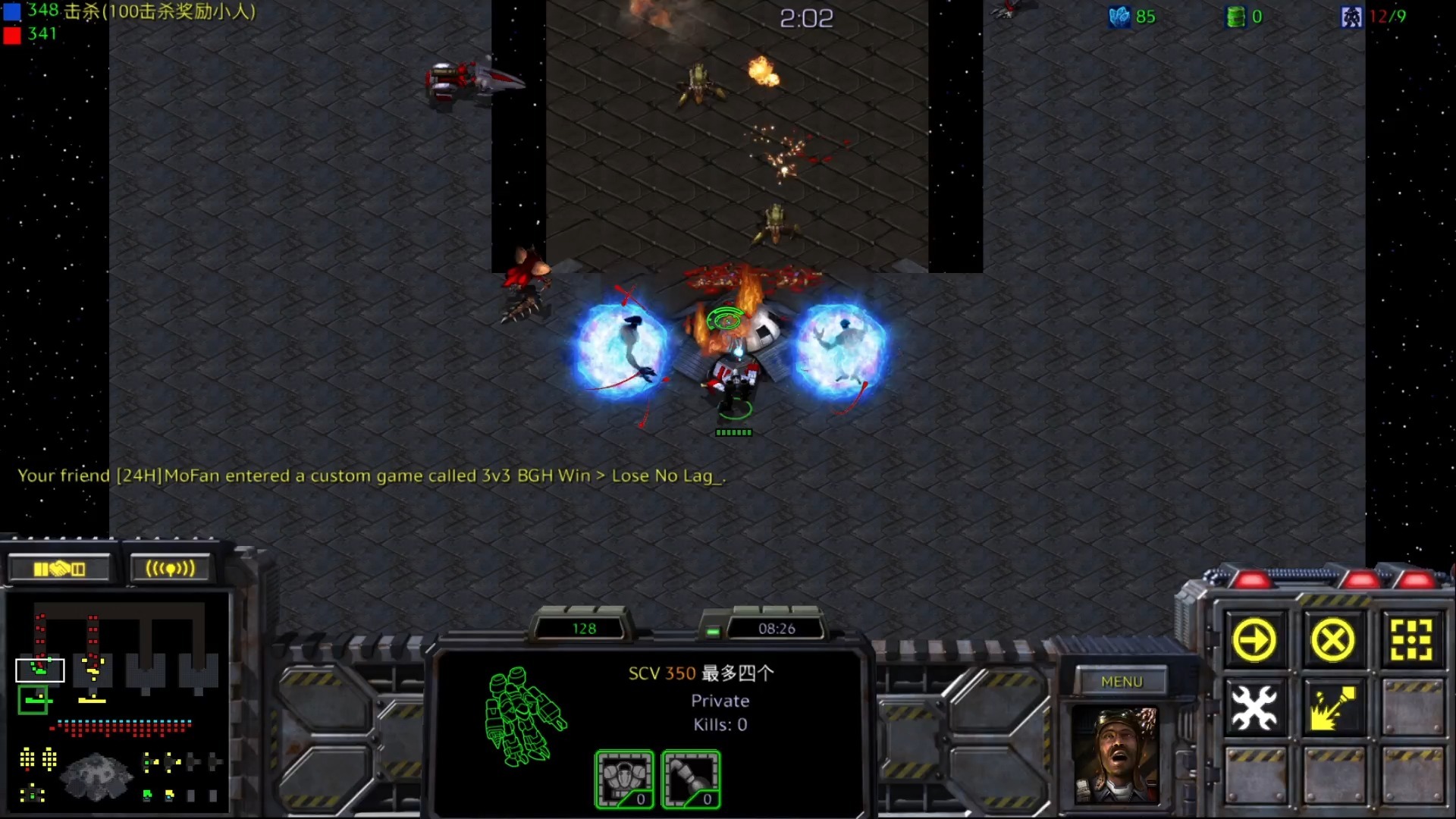Inspect the infantry armor upgrade icon

click(x=624, y=779)
